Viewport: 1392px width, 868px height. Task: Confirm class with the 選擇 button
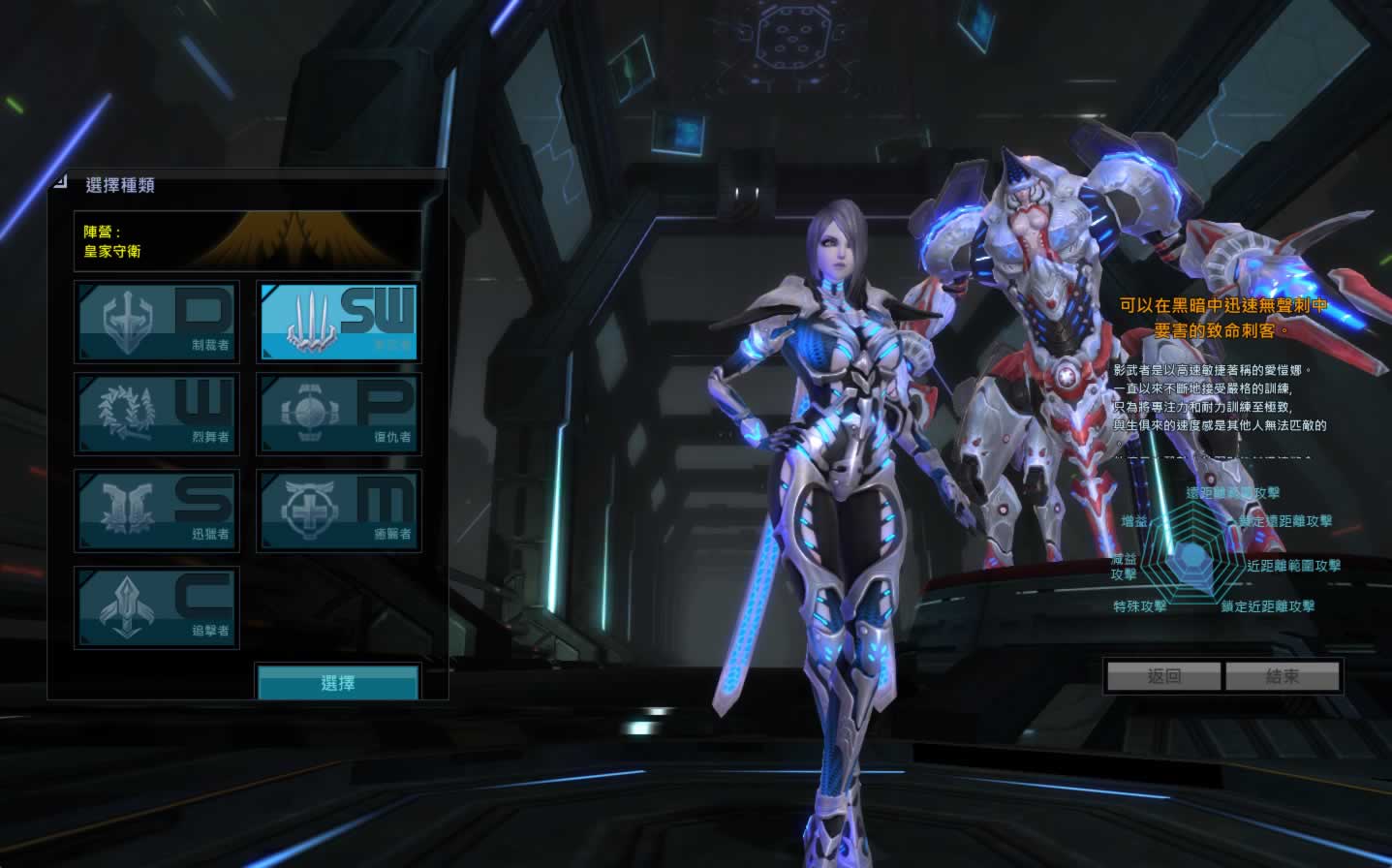click(x=338, y=683)
